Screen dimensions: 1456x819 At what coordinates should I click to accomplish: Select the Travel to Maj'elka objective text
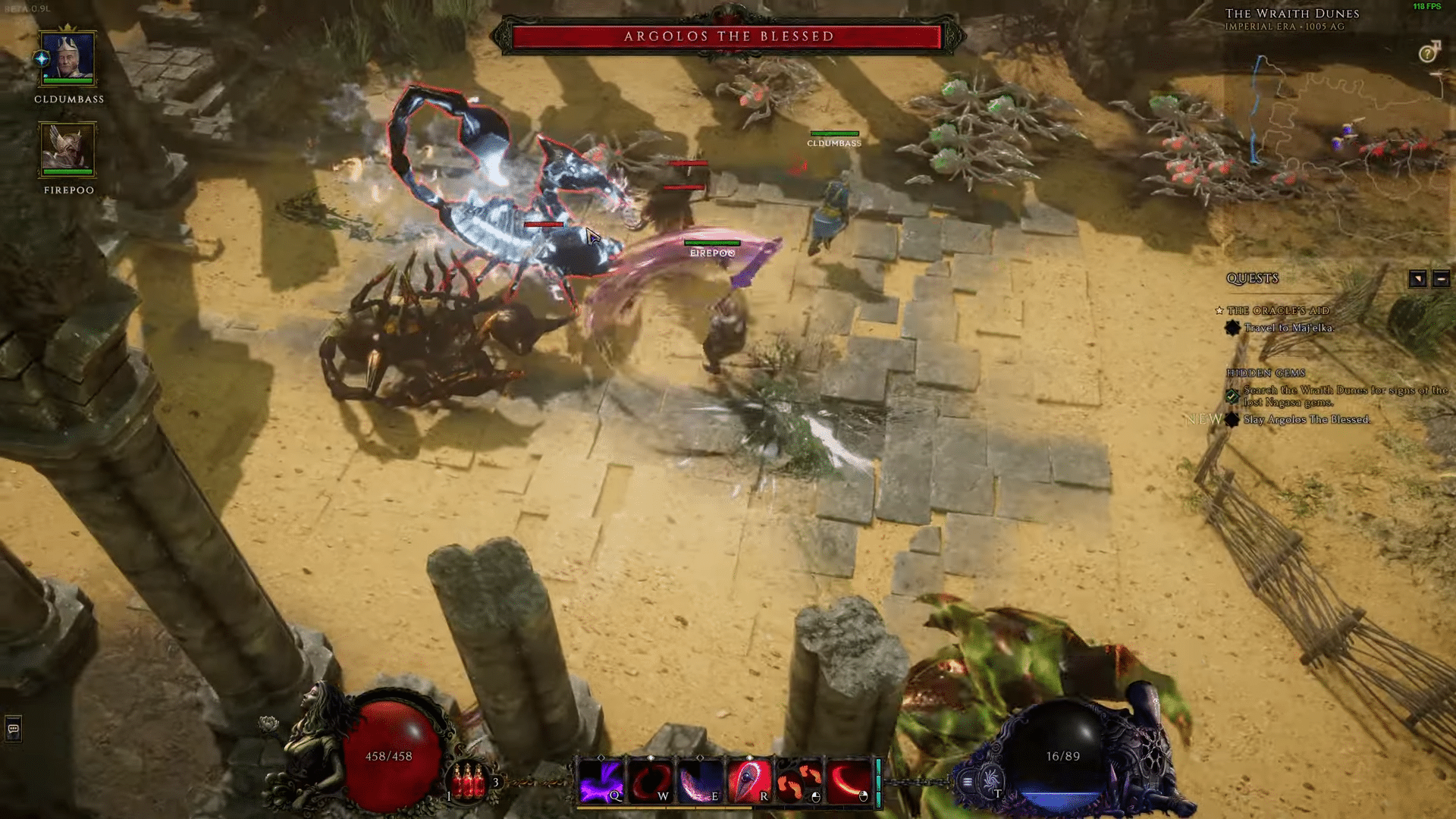point(1289,329)
